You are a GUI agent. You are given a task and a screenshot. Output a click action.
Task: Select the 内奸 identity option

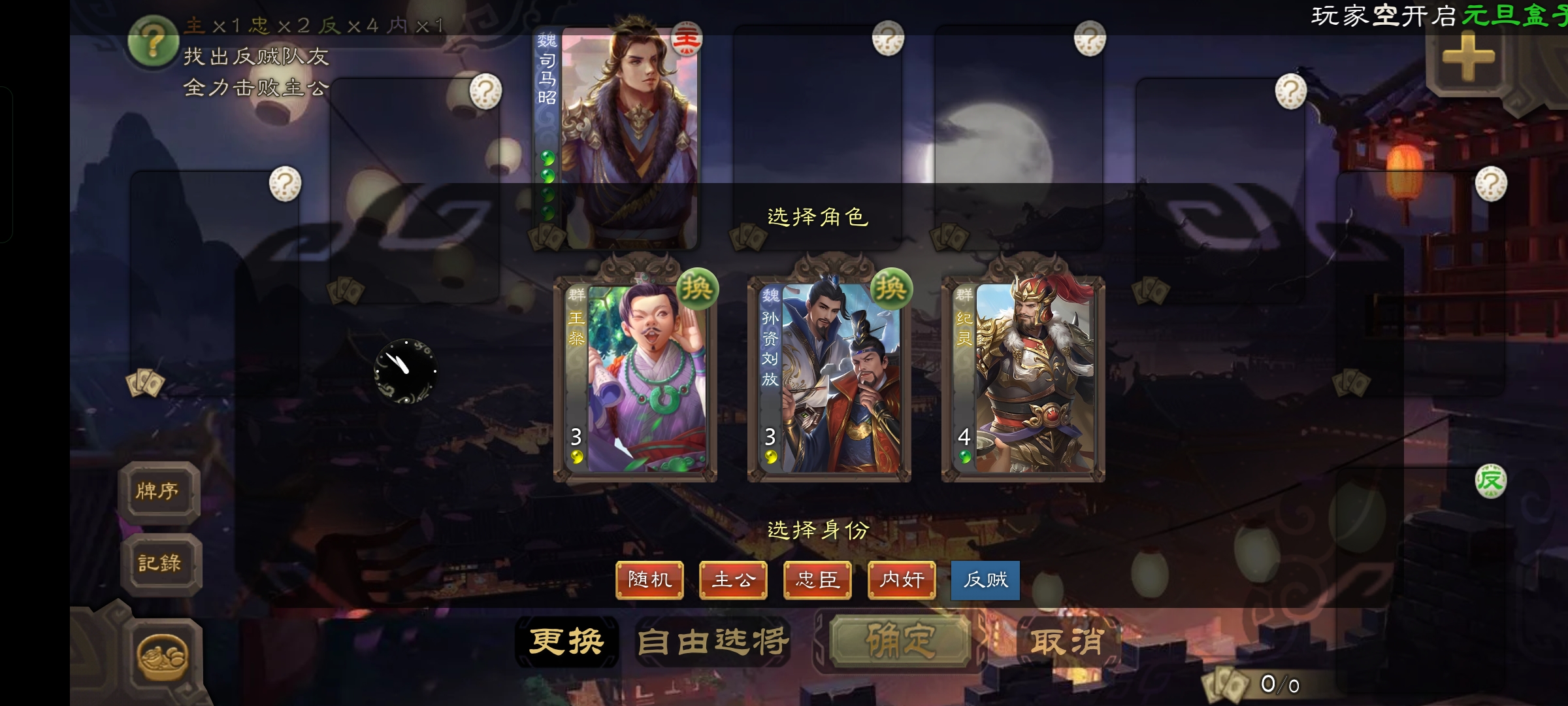901,580
